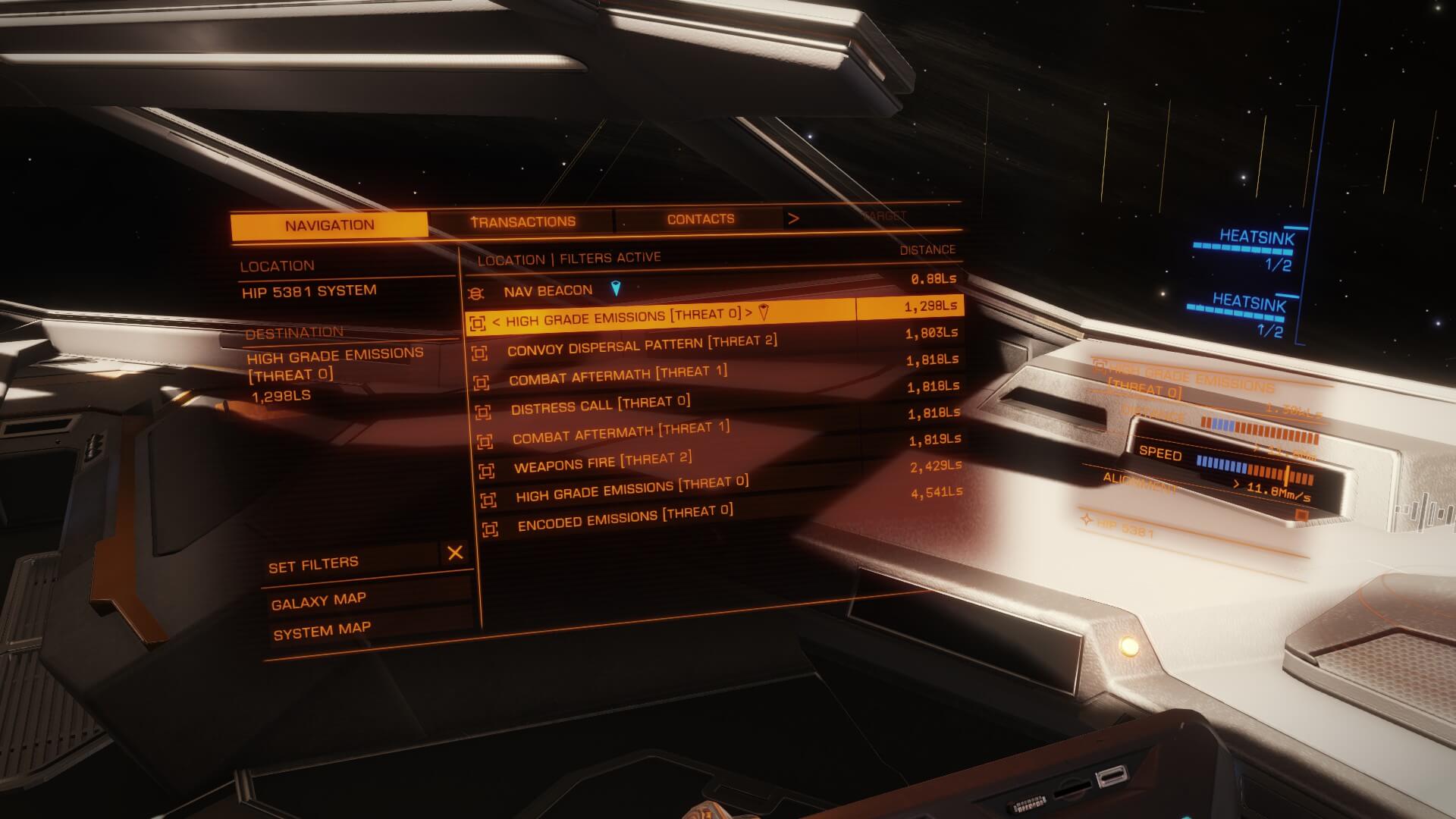
Task: Select Convoy Dispersal Pattern signal
Action: click(x=642, y=346)
